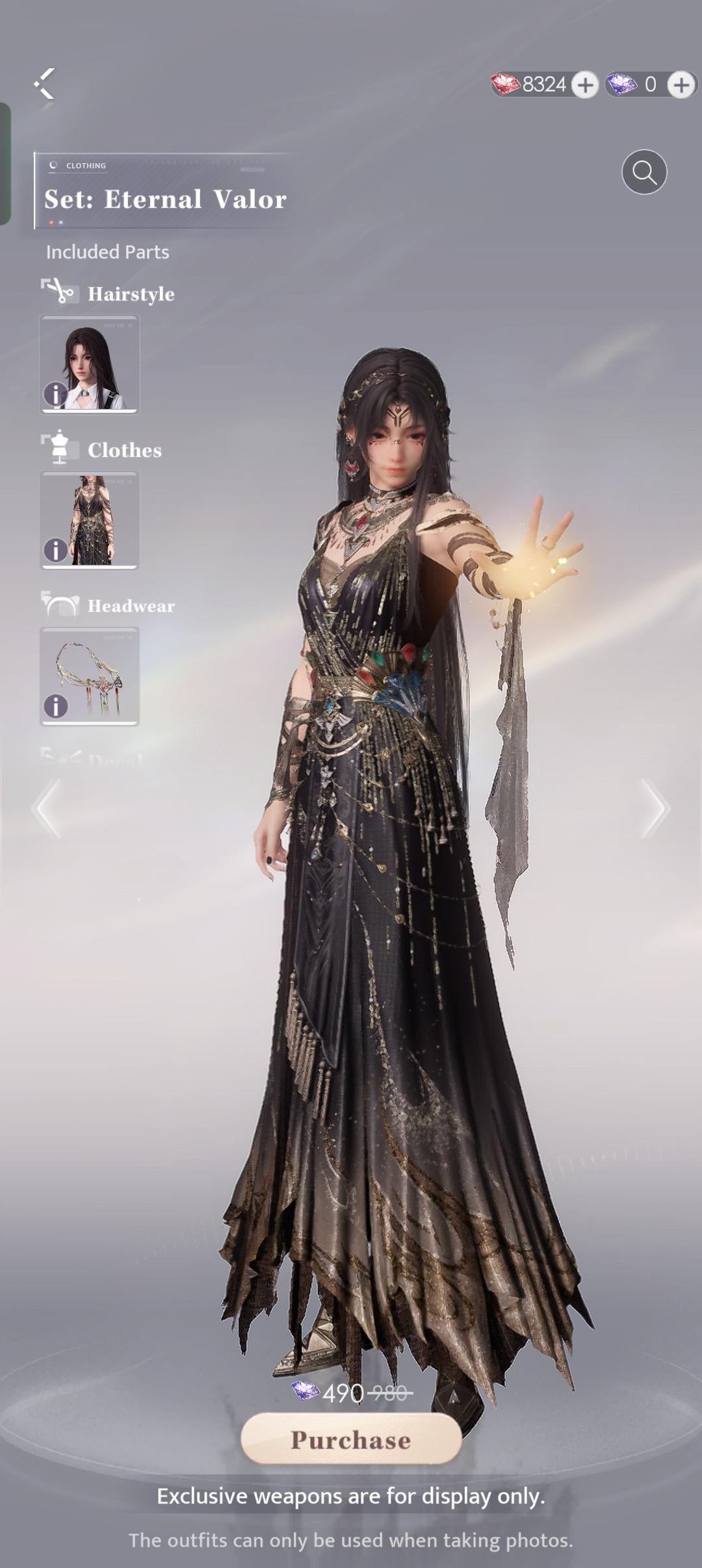
Task: Add more red gem currency
Action: pyautogui.click(x=585, y=85)
